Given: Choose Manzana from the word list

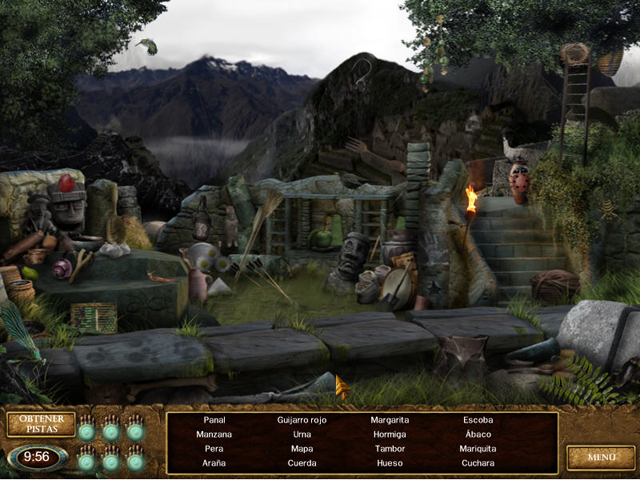Looking at the screenshot, I should pos(214,434).
